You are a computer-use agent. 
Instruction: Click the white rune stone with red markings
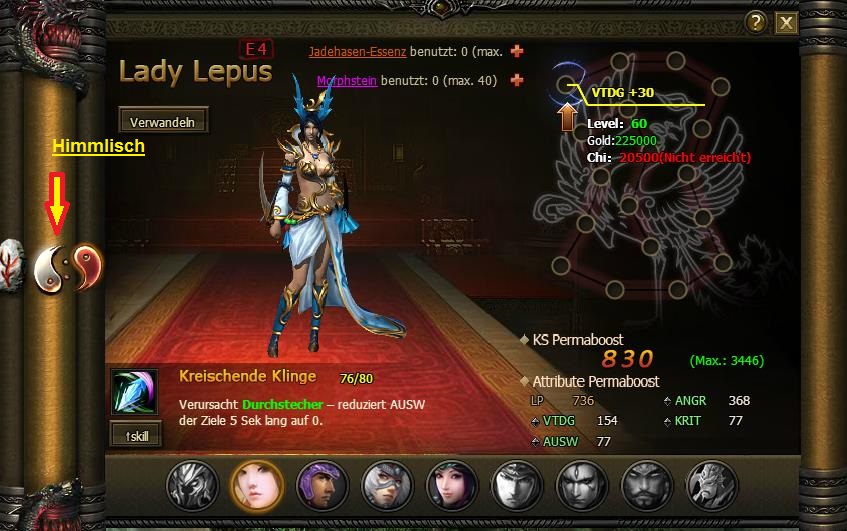[x=10, y=264]
